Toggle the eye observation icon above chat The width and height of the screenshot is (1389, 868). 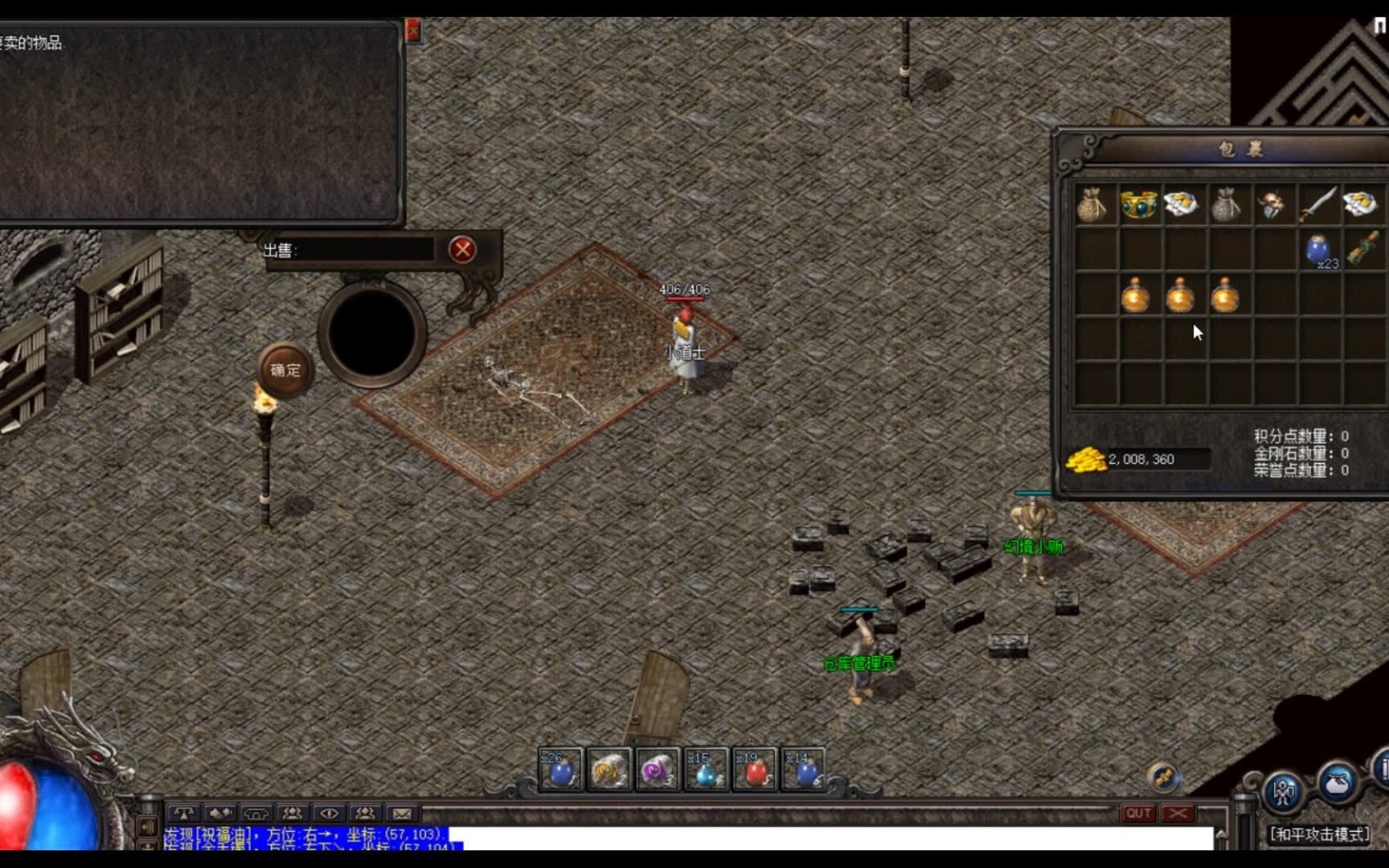tap(327, 814)
